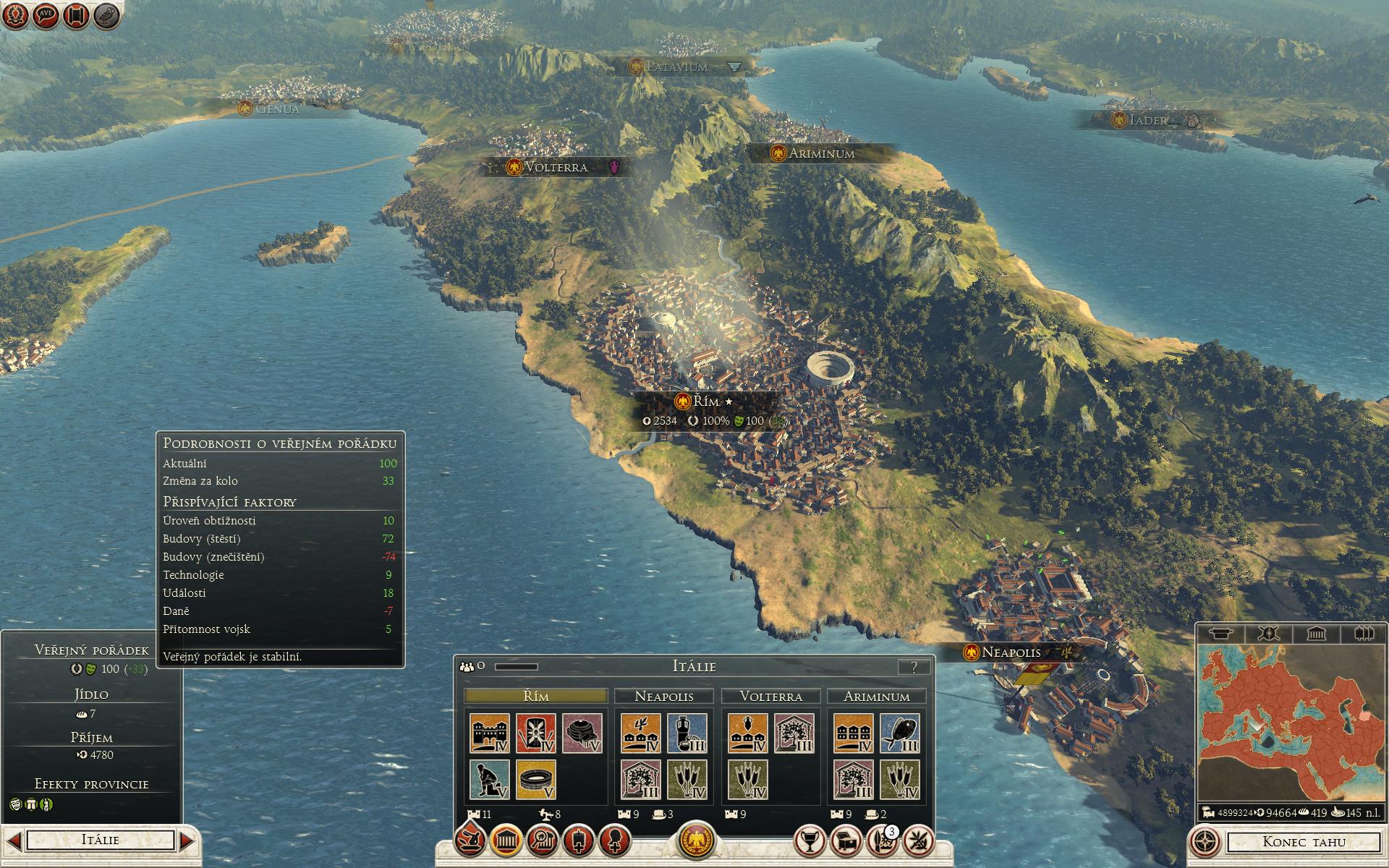Open the laurel wreath icon in top bar

coord(14,15)
